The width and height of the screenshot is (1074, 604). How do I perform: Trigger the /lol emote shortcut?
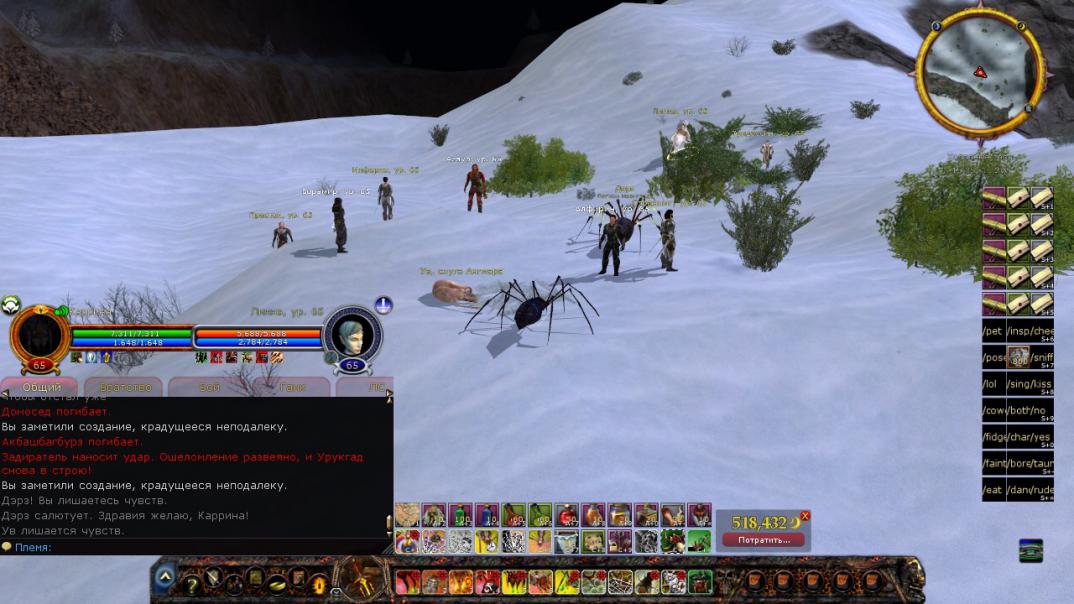click(993, 383)
